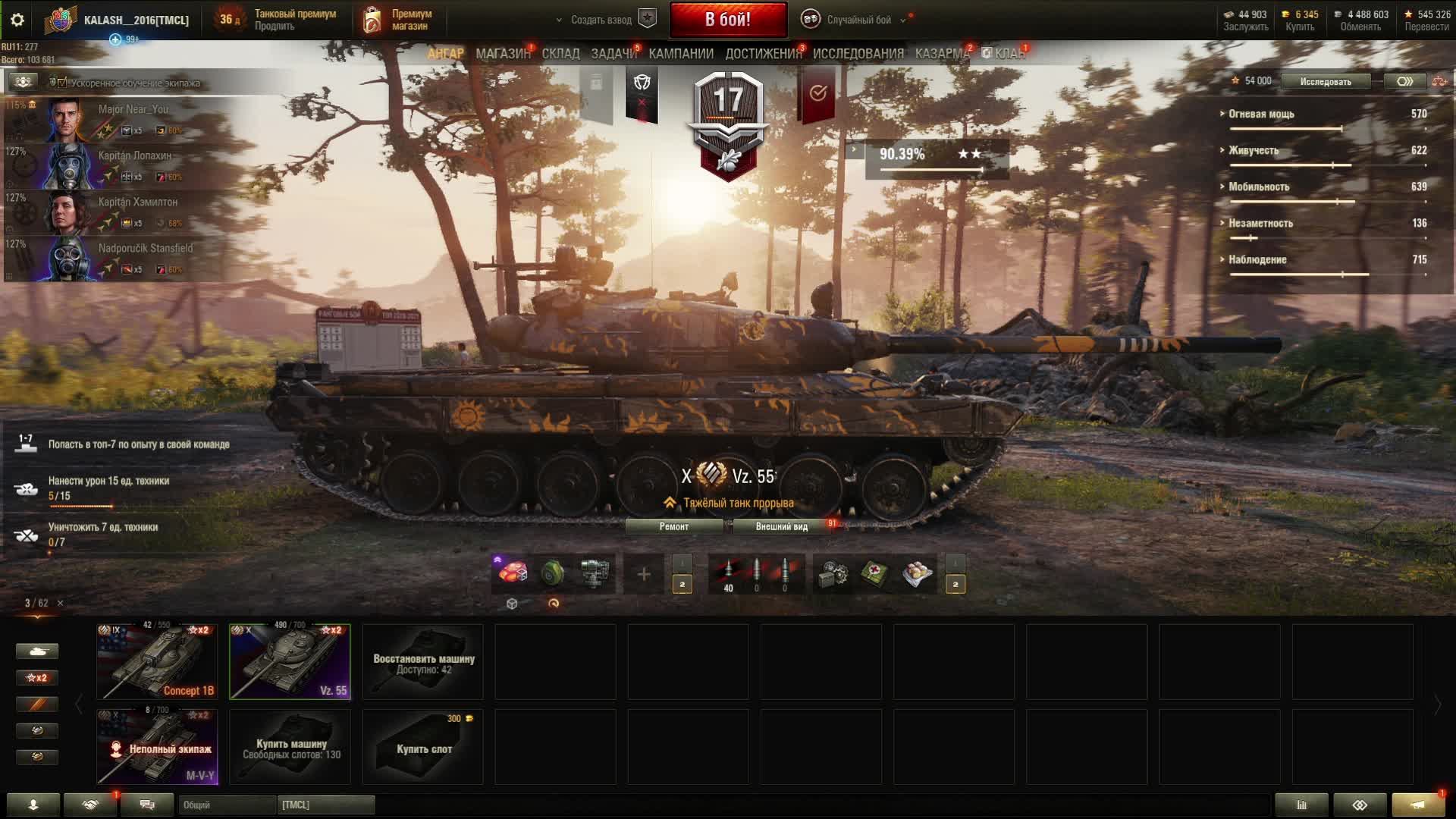Open the Внешний вид customization

coord(781,526)
